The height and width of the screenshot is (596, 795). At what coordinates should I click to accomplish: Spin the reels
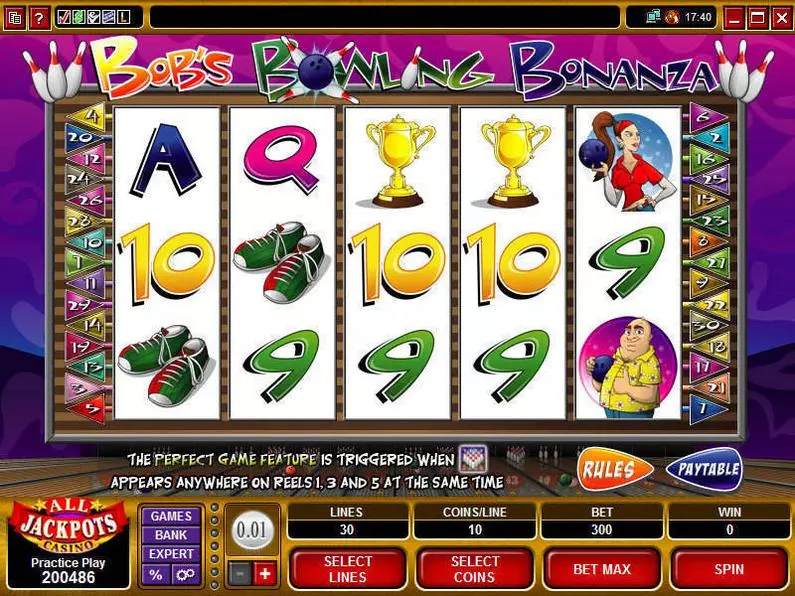[x=729, y=569]
